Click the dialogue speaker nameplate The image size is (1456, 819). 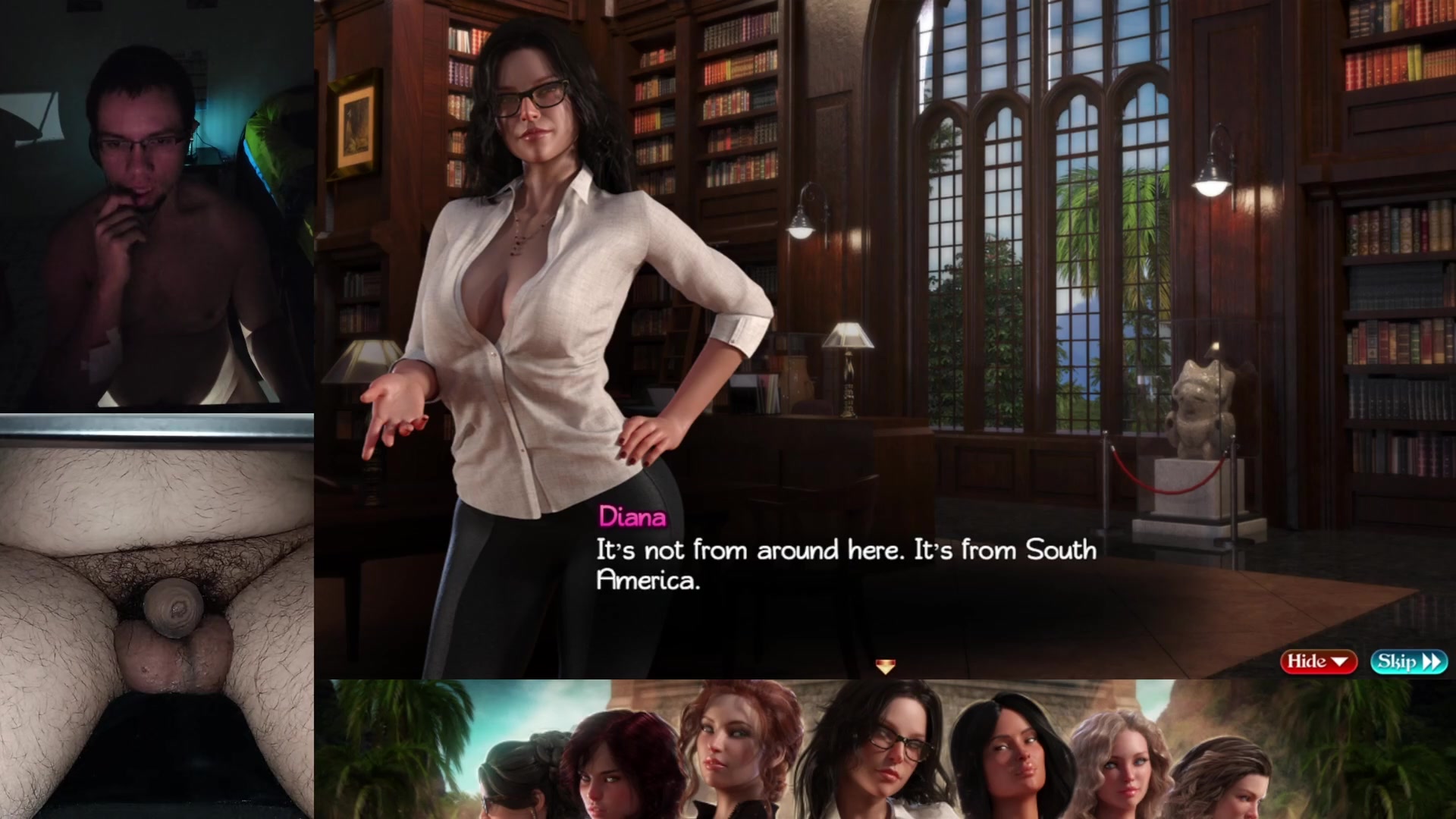click(632, 520)
